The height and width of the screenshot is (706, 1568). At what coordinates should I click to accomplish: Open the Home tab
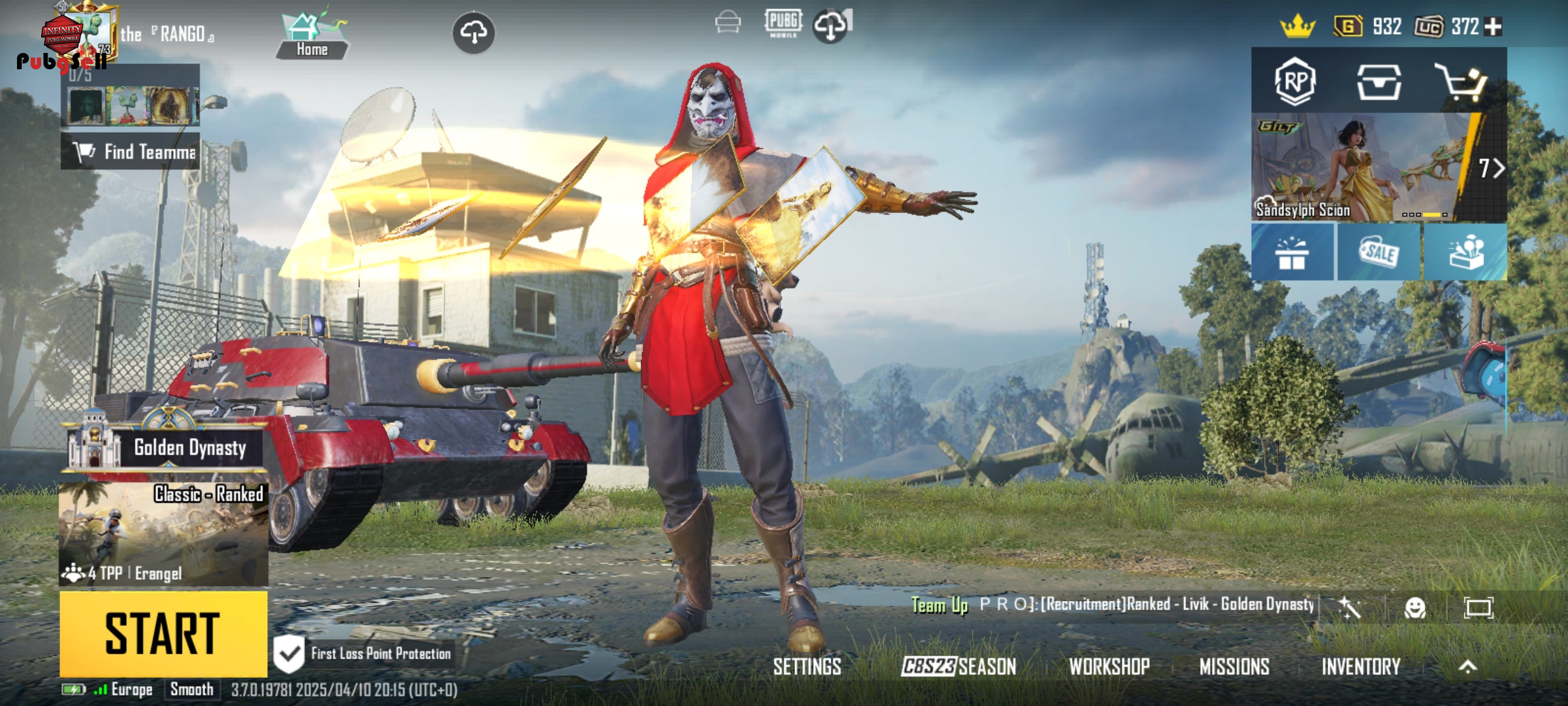tap(312, 37)
